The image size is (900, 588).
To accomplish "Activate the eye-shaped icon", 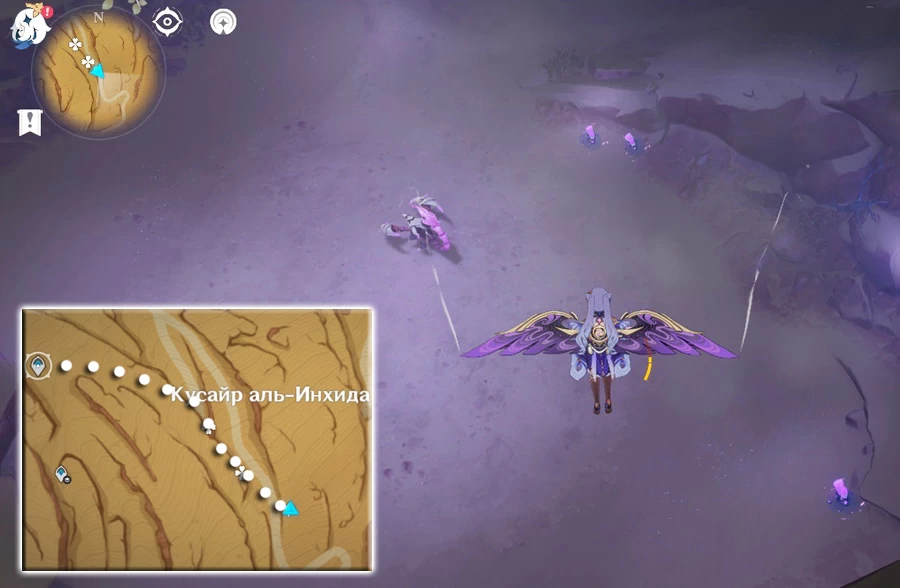I will (167, 20).
